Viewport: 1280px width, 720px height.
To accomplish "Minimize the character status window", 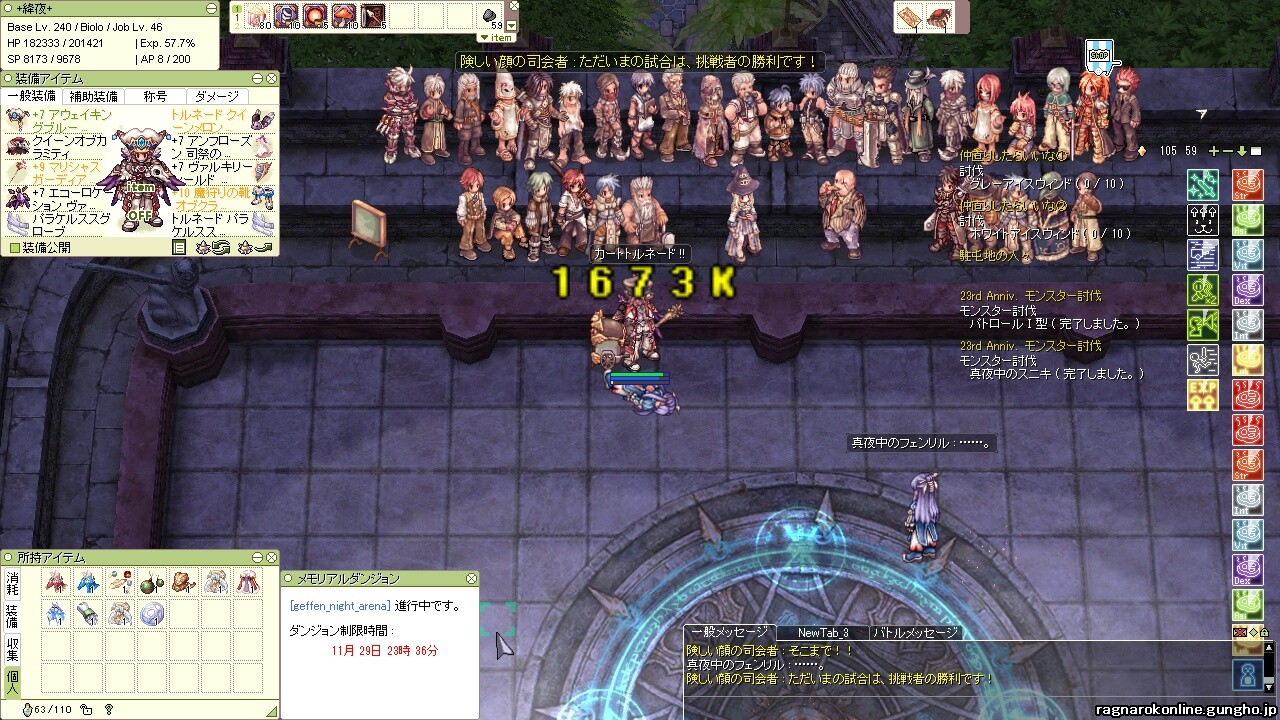I will 210,8.
